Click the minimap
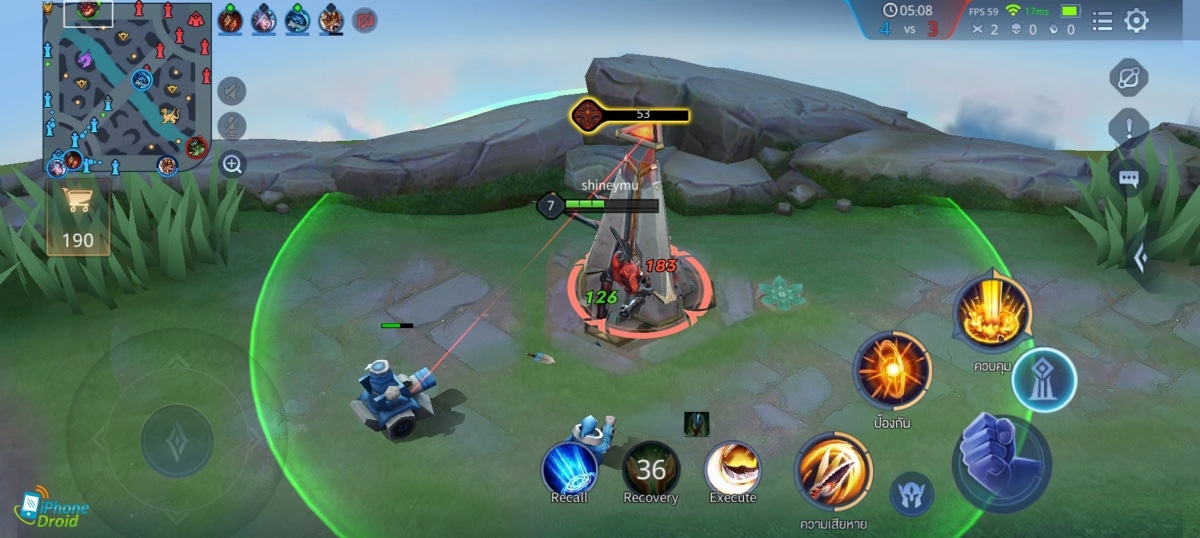1200x538 pixels. pyautogui.click(x=126, y=88)
